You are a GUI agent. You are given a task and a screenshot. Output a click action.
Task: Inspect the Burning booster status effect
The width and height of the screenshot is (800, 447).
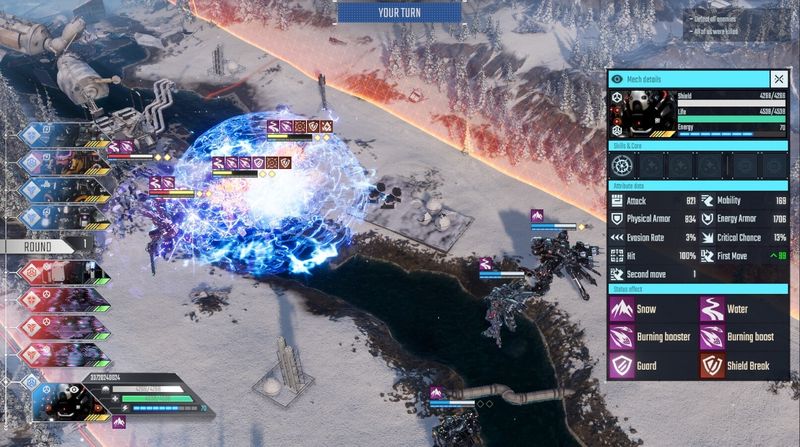621,338
